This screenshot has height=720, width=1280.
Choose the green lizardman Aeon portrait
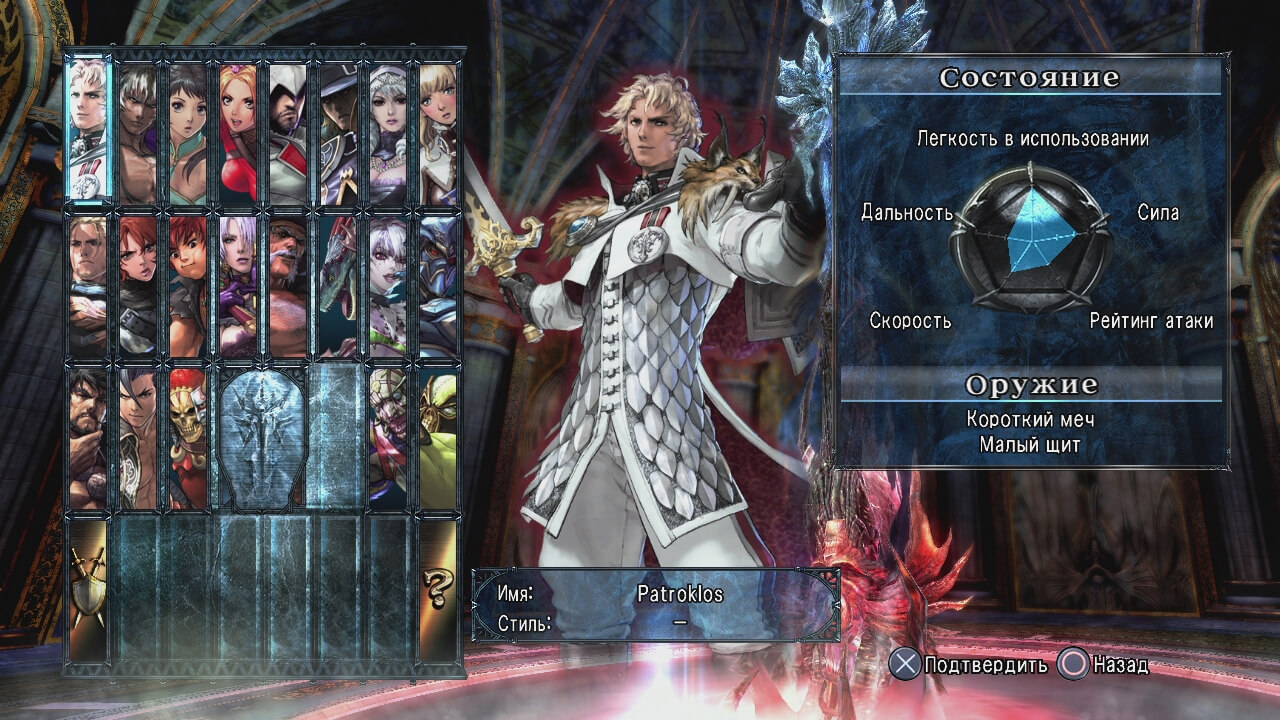(339, 286)
